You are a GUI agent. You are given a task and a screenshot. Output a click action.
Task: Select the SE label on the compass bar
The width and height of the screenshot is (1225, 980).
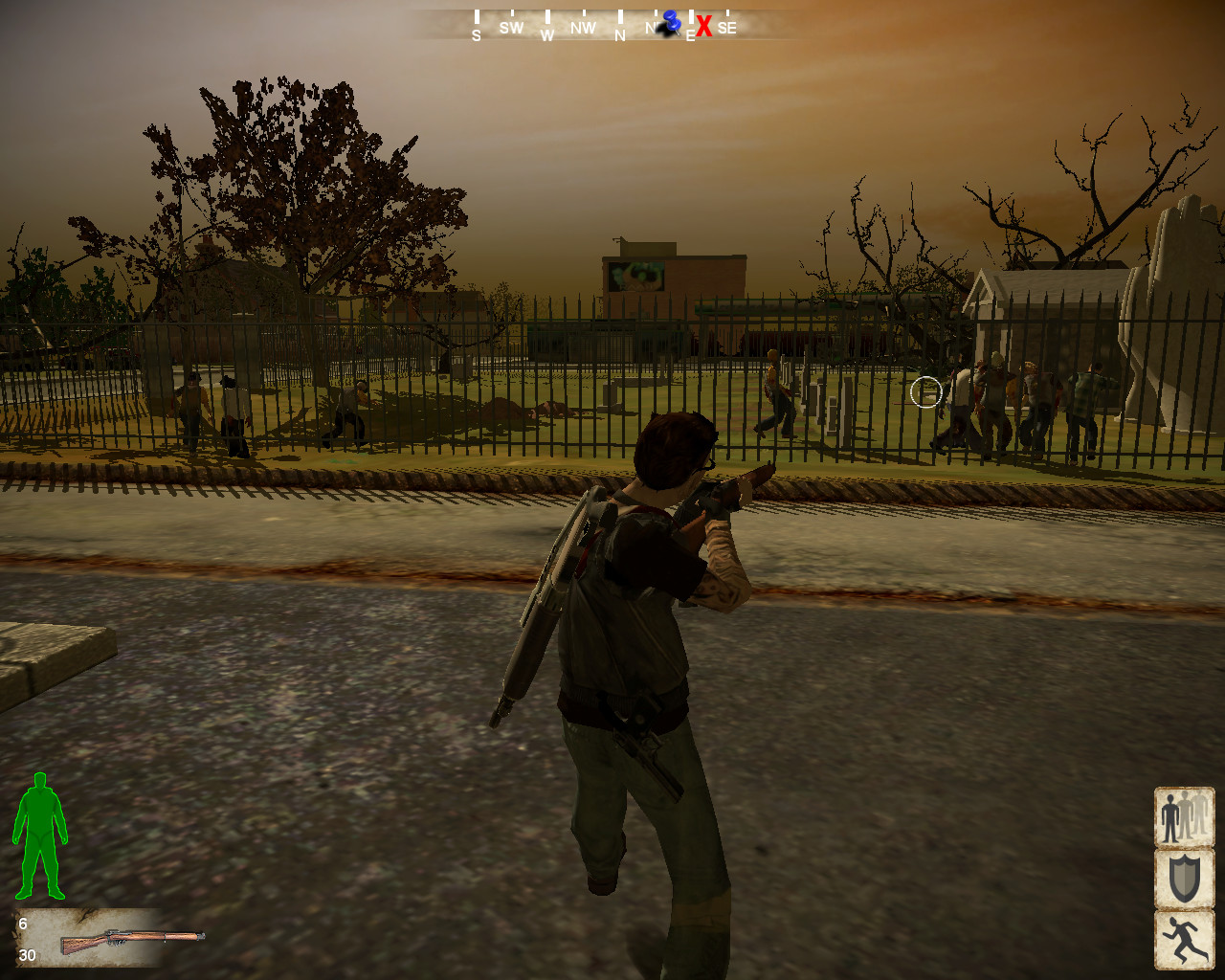point(727,28)
